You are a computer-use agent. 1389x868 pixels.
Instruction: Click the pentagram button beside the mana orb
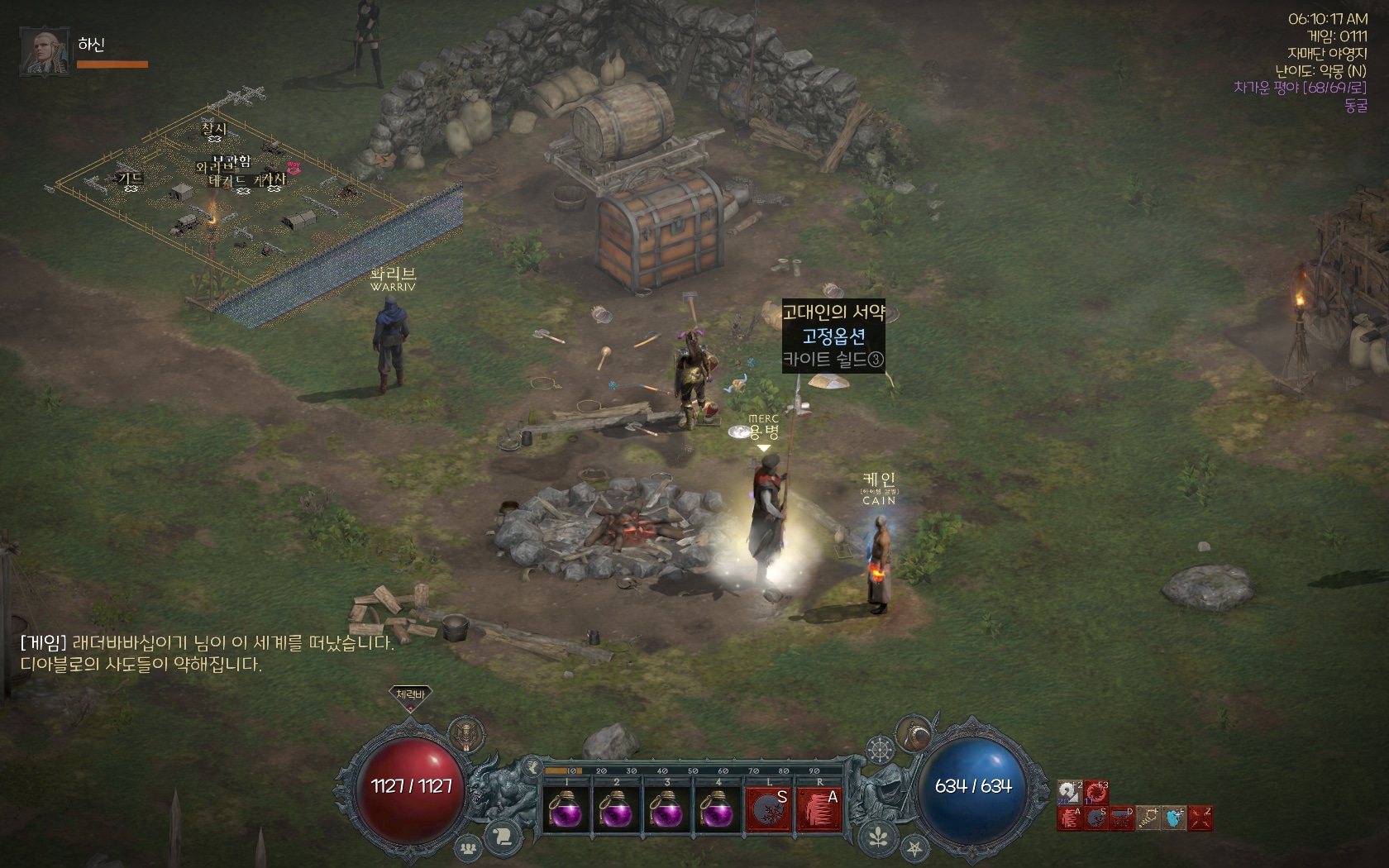point(914,848)
